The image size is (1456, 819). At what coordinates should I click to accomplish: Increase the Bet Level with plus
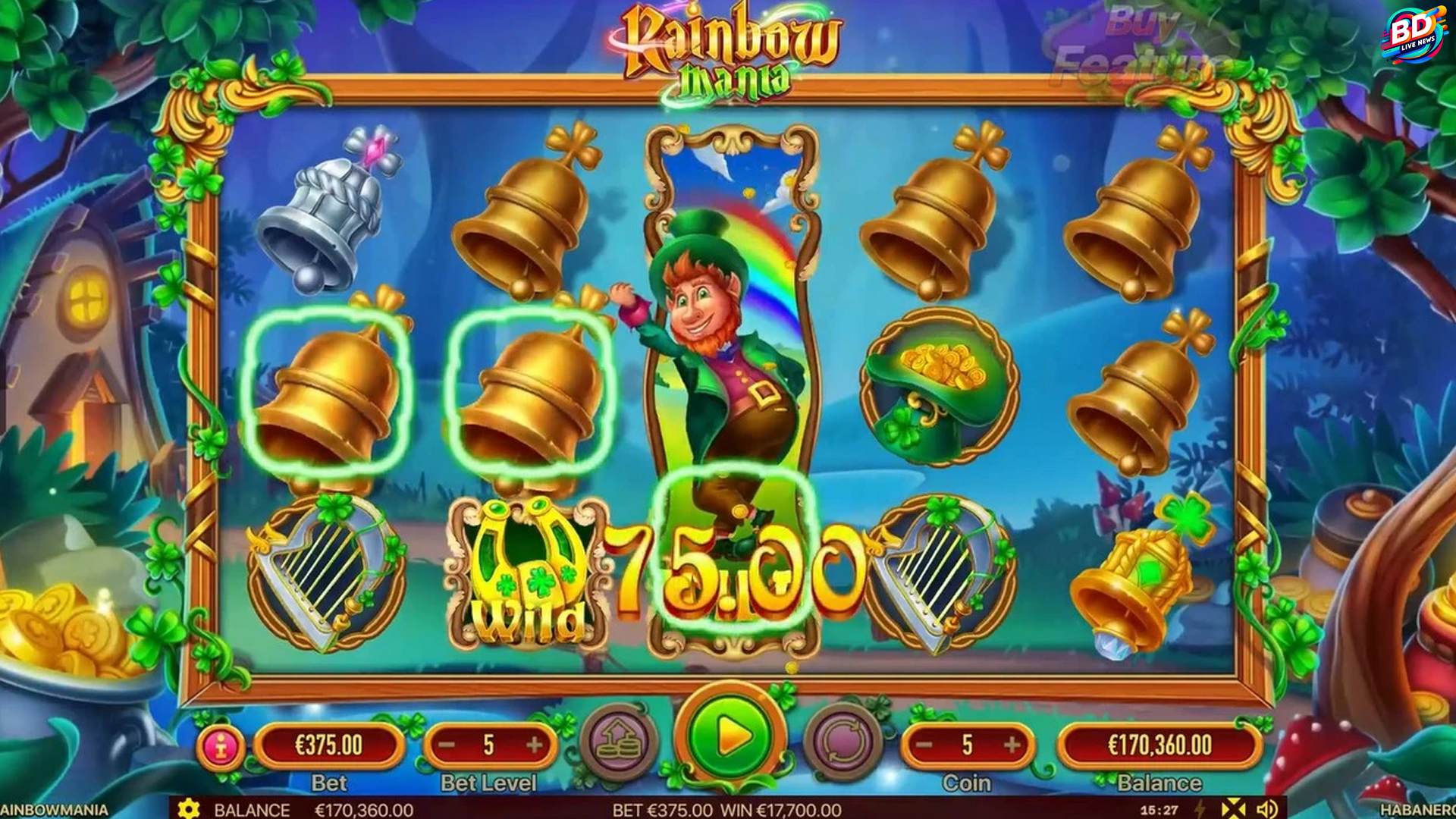535,745
